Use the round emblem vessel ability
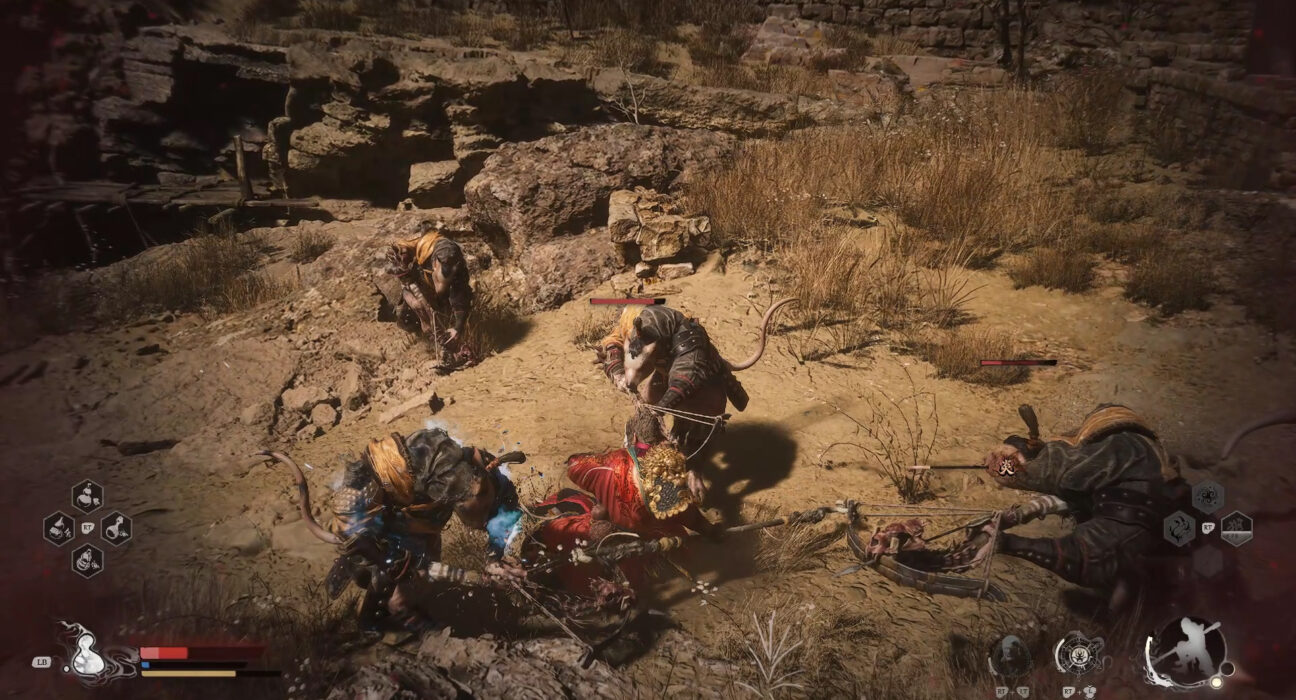Viewport: 1296px width, 700px height. [1079, 653]
